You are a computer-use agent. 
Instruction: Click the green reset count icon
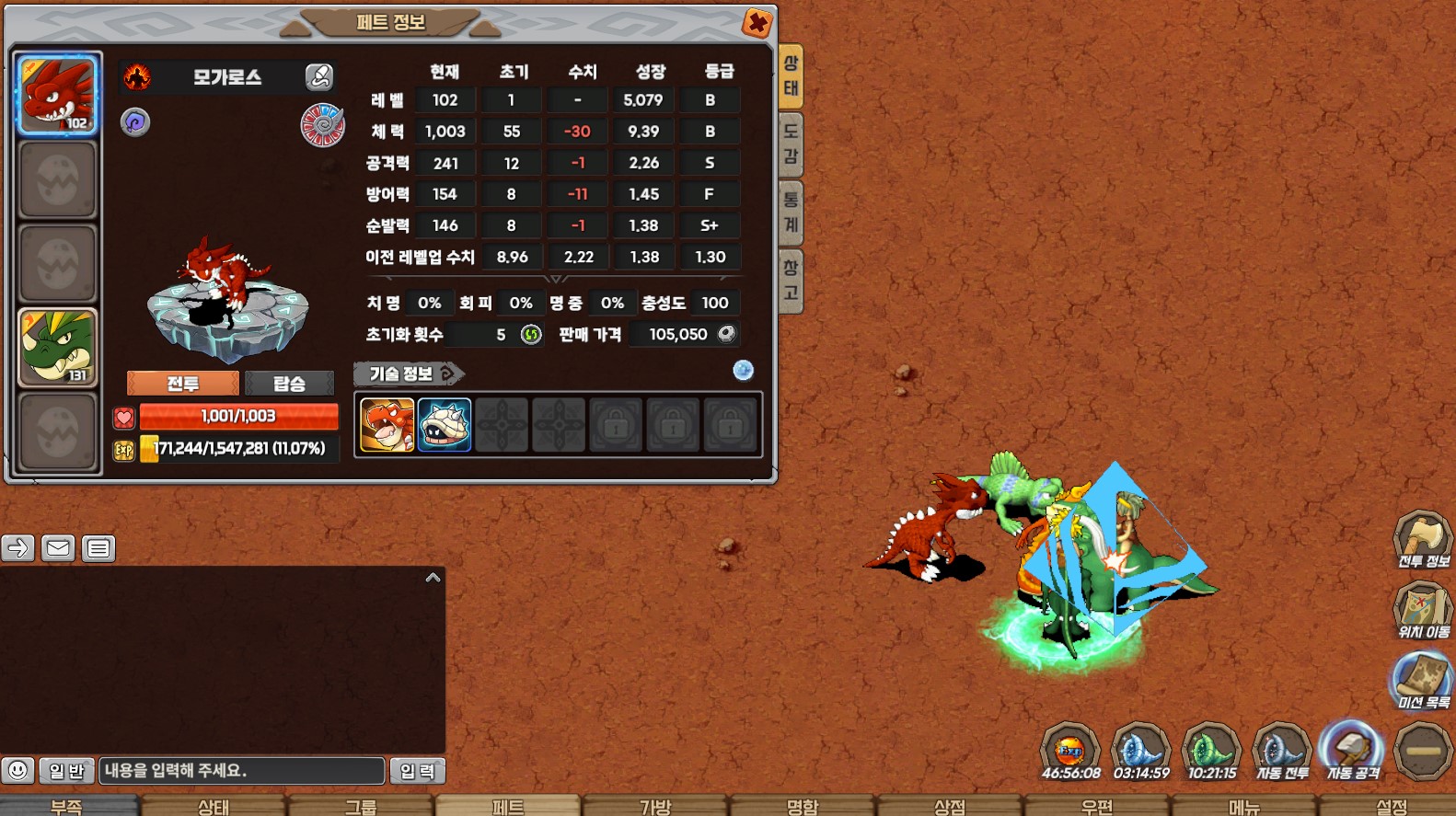click(x=531, y=335)
